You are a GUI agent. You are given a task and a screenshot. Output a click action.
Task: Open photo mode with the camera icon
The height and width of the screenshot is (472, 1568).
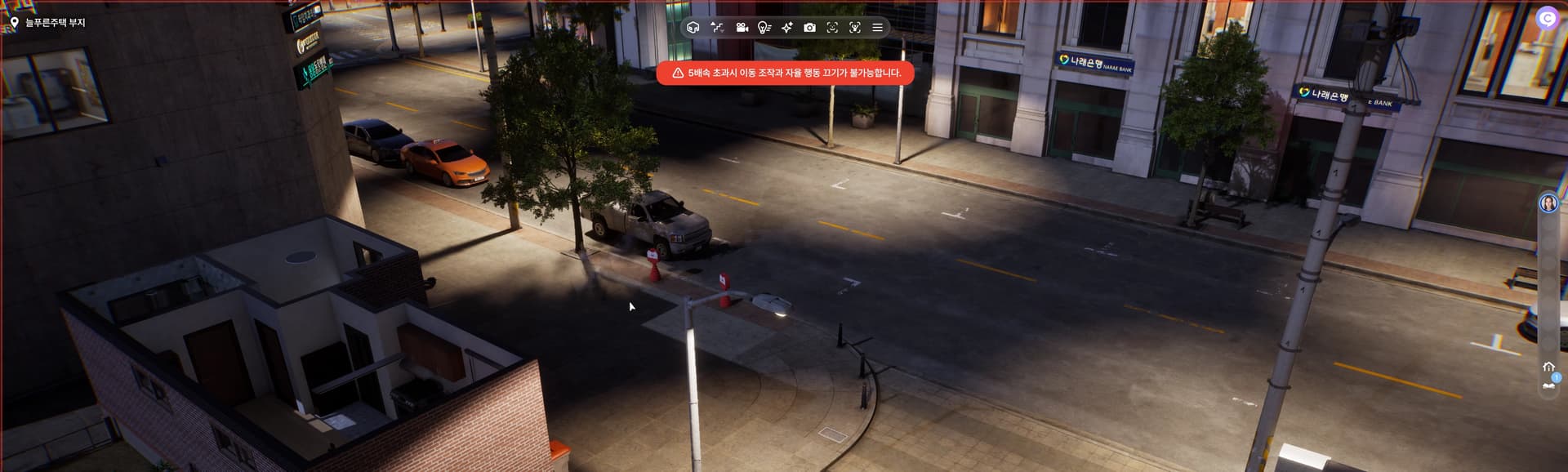[x=809, y=28]
